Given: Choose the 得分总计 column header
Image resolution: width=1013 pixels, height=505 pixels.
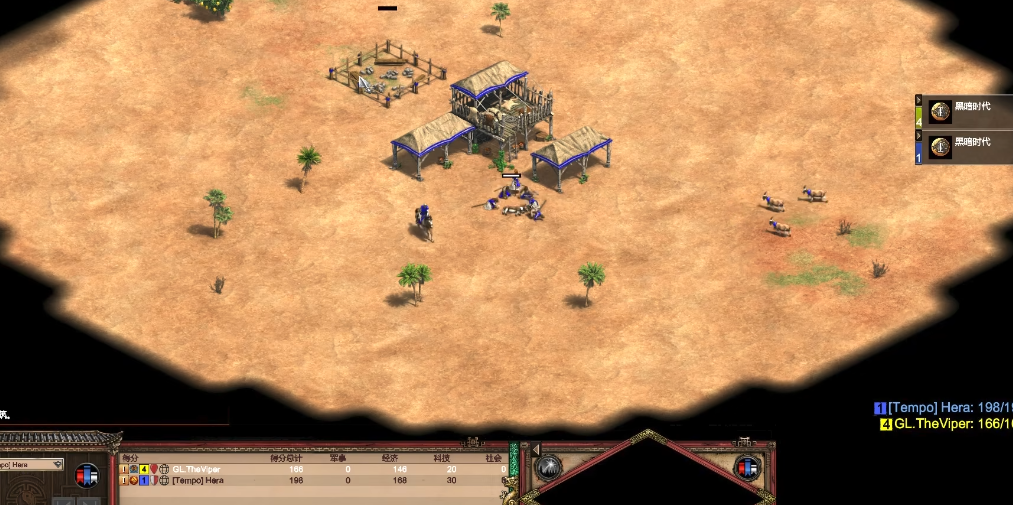Looking at the screenshot, I should (x=288, y=458).
